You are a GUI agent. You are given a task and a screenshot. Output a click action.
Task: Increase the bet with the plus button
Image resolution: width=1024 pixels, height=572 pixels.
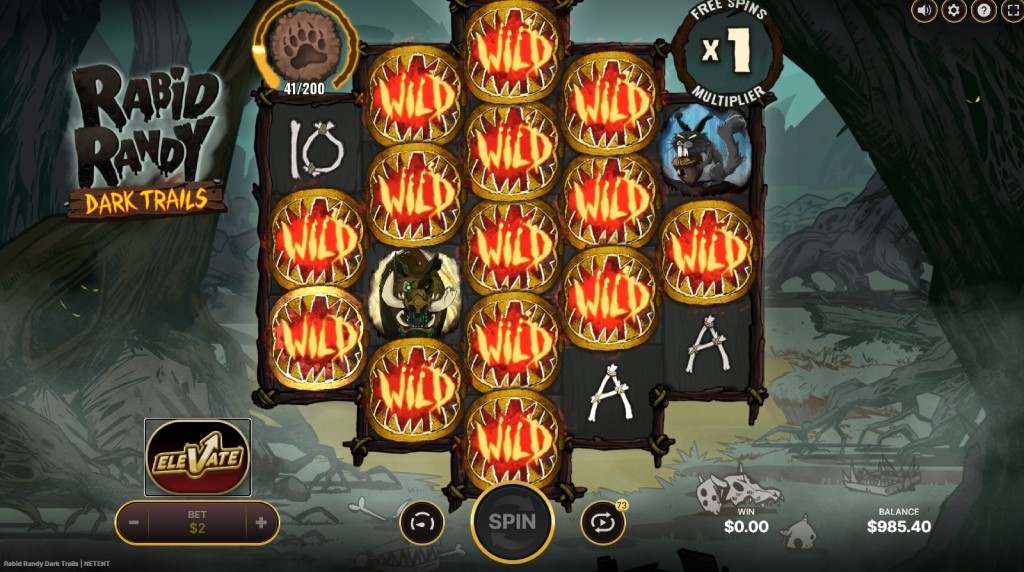point(261,522)
